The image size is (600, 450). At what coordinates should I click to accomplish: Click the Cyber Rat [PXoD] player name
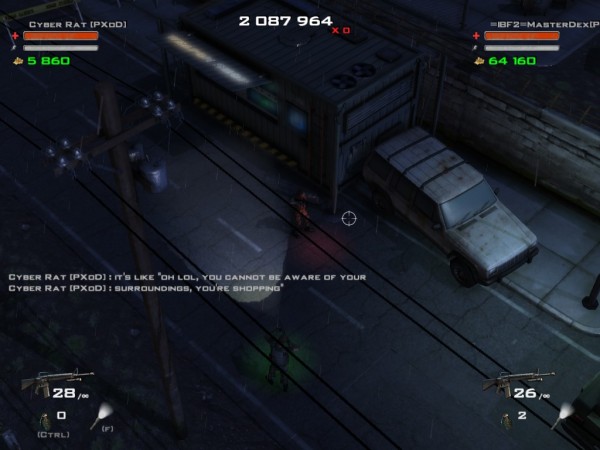click(x=62, y=22)
